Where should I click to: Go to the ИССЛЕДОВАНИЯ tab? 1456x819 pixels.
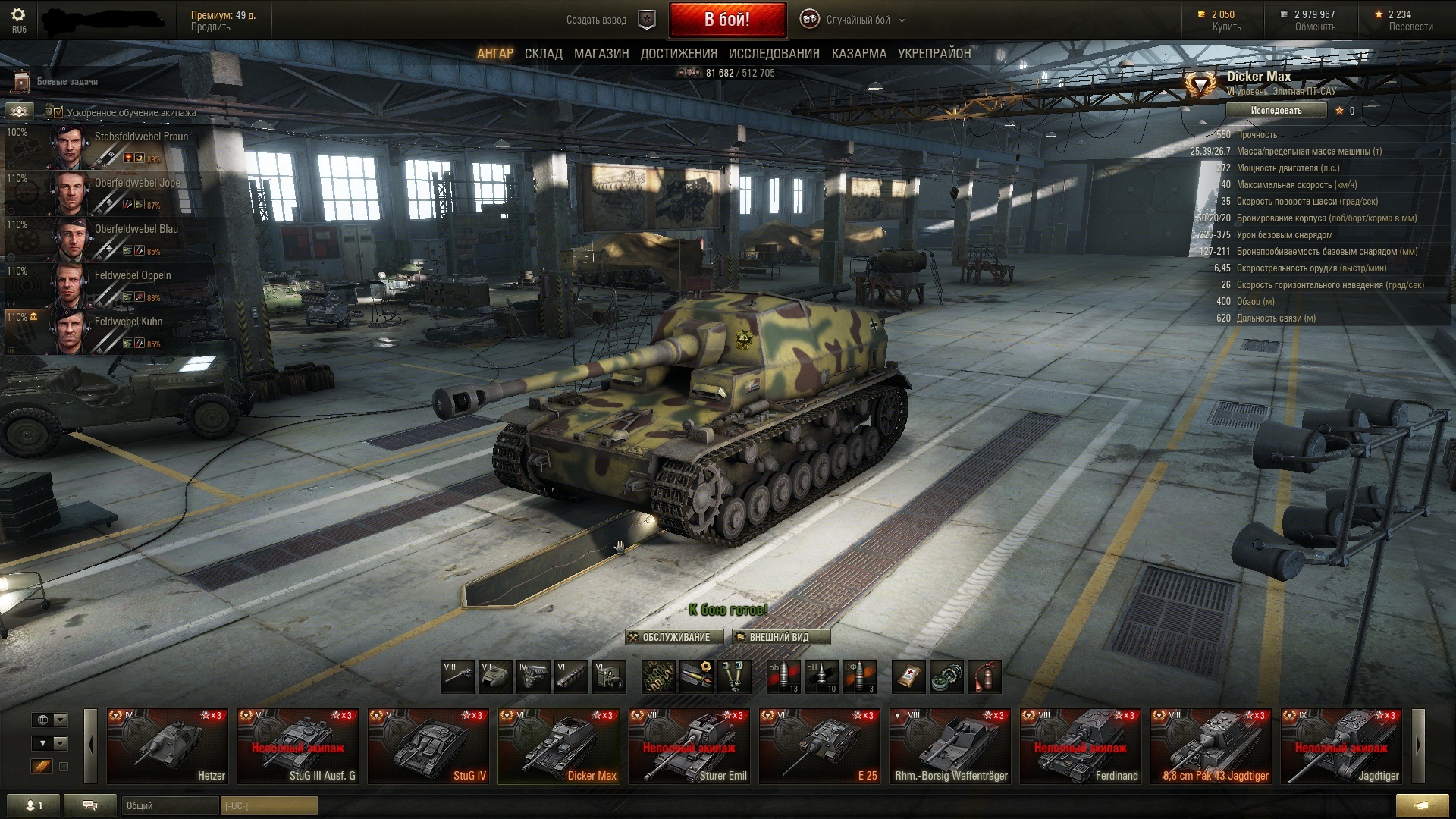pyautogui.click(x=773, y=54)
